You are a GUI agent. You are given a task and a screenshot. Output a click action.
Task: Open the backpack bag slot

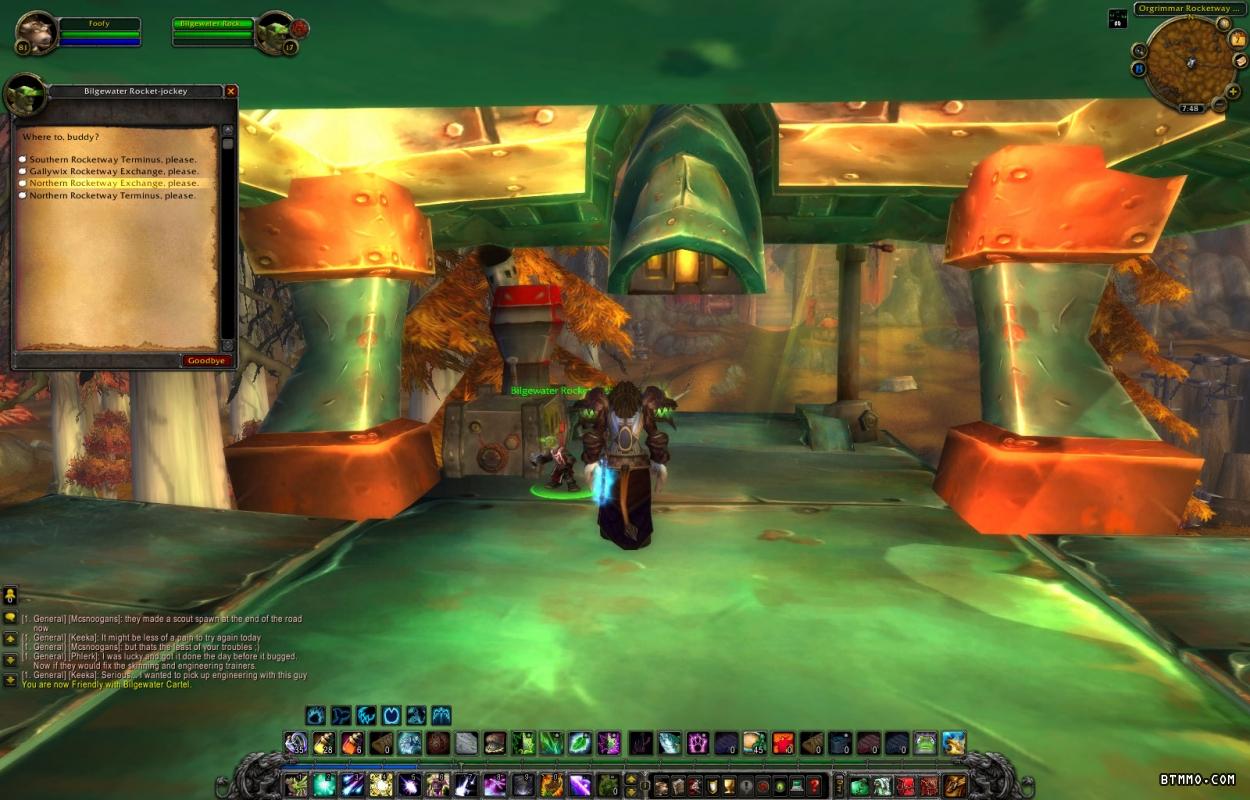click(956, 786)
